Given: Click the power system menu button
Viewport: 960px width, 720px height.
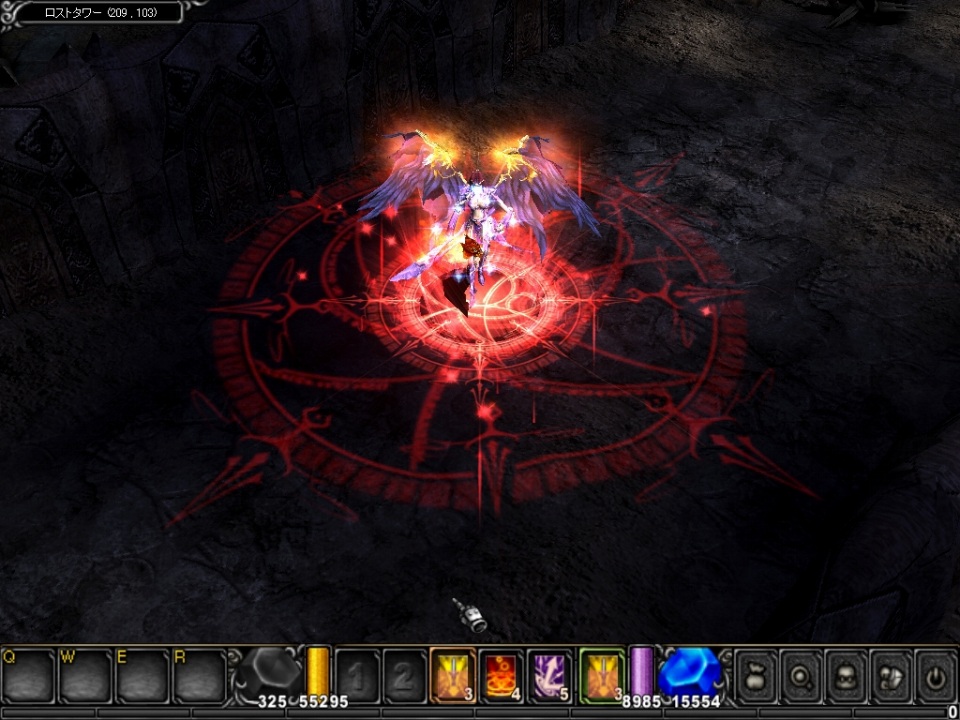Looking at the screenshot, I should [x=935, y=676].
